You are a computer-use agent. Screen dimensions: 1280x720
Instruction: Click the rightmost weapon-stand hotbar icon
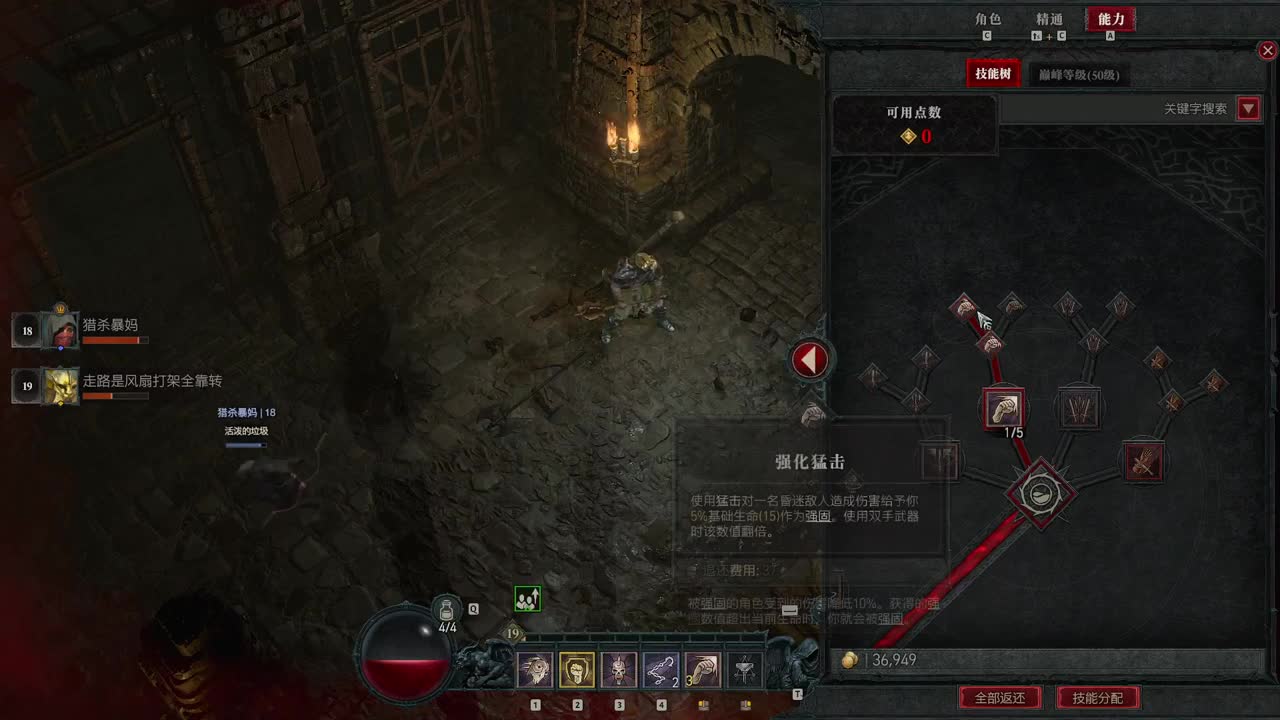744,668
